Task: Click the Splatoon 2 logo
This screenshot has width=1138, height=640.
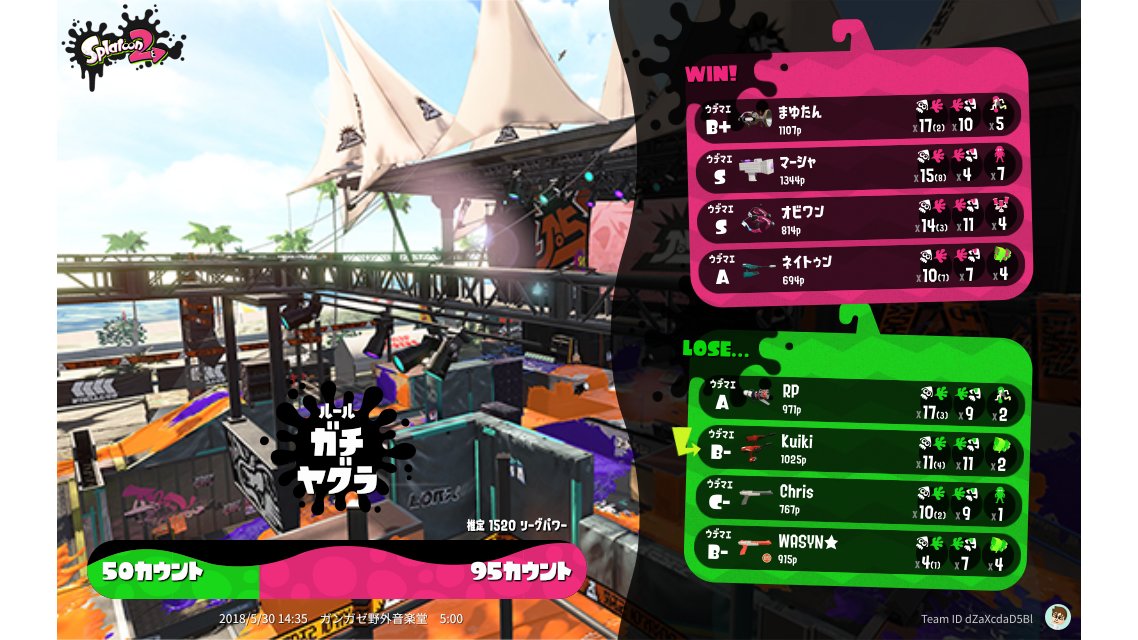Action: point(123,45)
